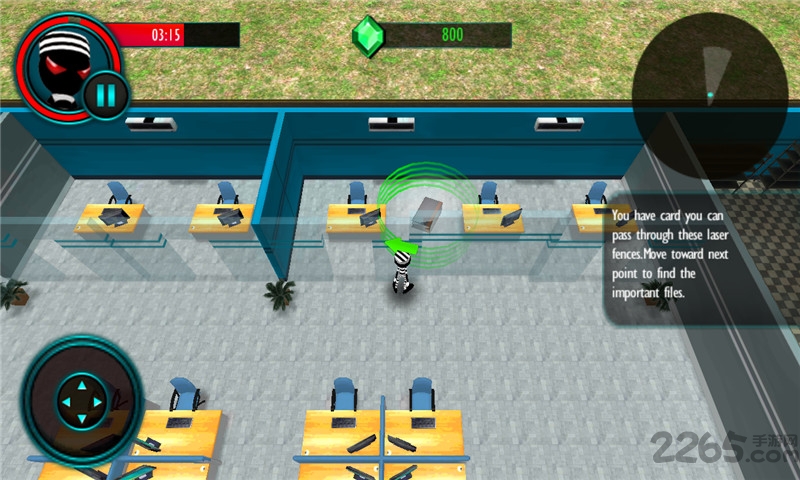The width and height of the screenshot is (800, 480).
Task: Pause the game with the pause button
Action: tap(103, 95)
